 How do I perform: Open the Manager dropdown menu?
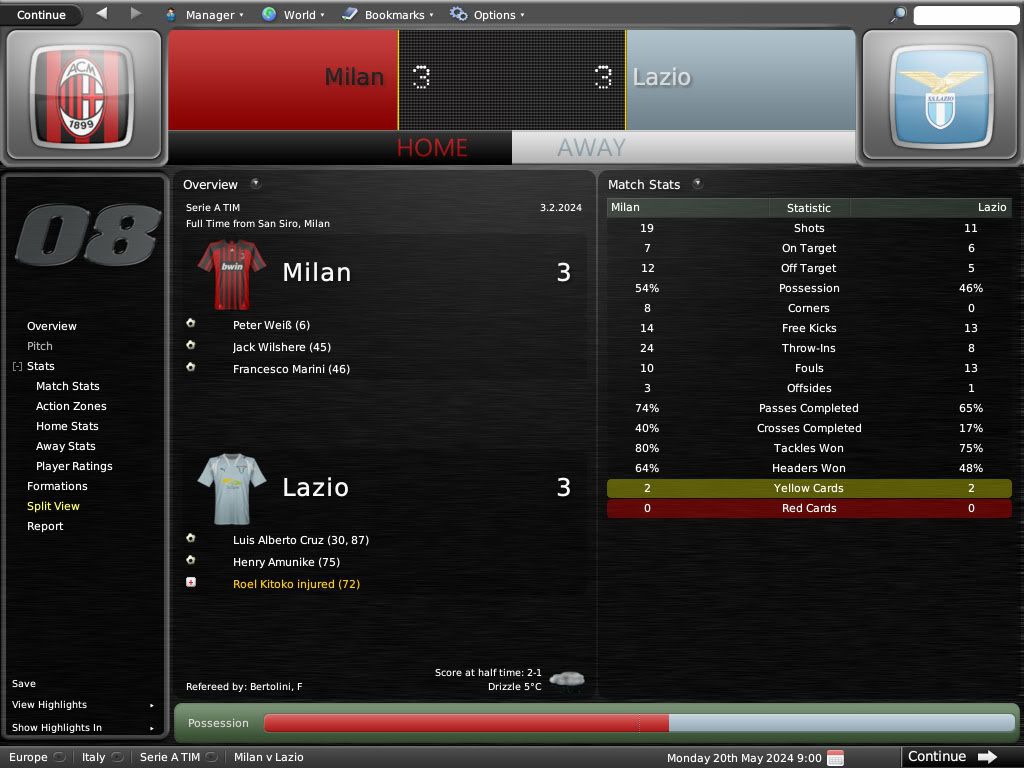click(x=204, y=15)
